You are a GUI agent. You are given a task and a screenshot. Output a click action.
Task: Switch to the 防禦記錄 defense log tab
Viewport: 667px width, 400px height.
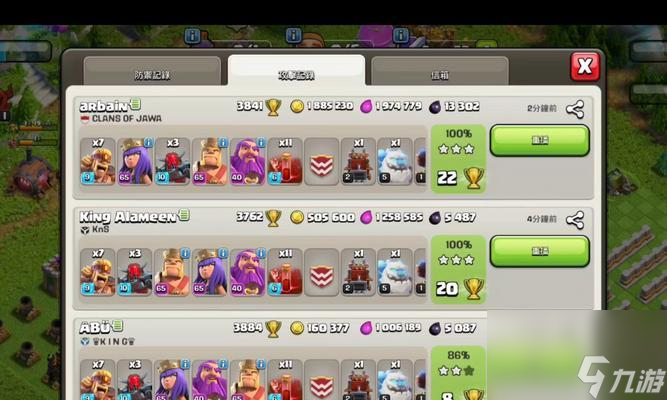(152, 74)
